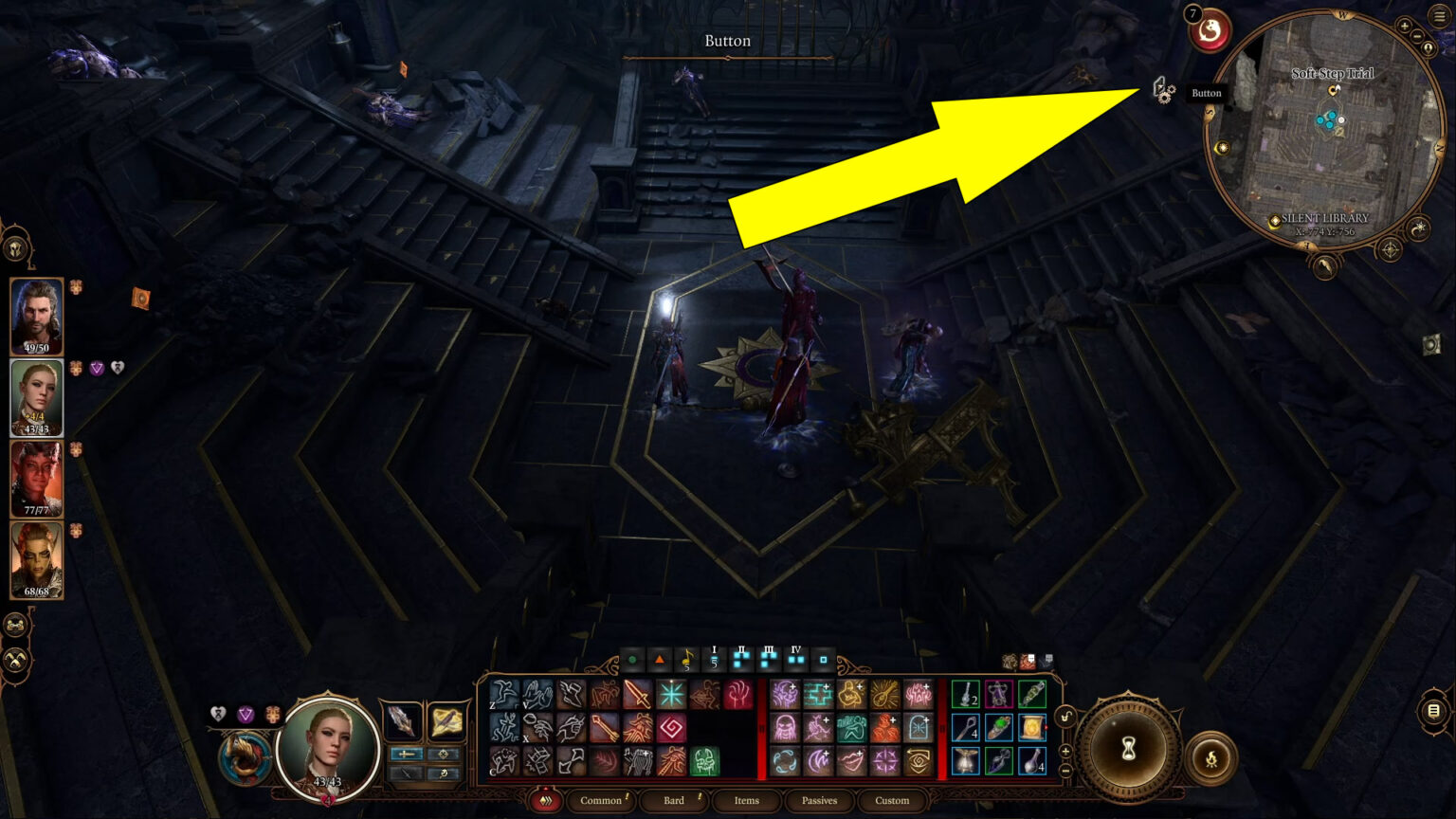Image resolution: width=1456 pixels, height=819 pixels.
Task: Center the minimap on the player position
Action: click(1428, 48)
